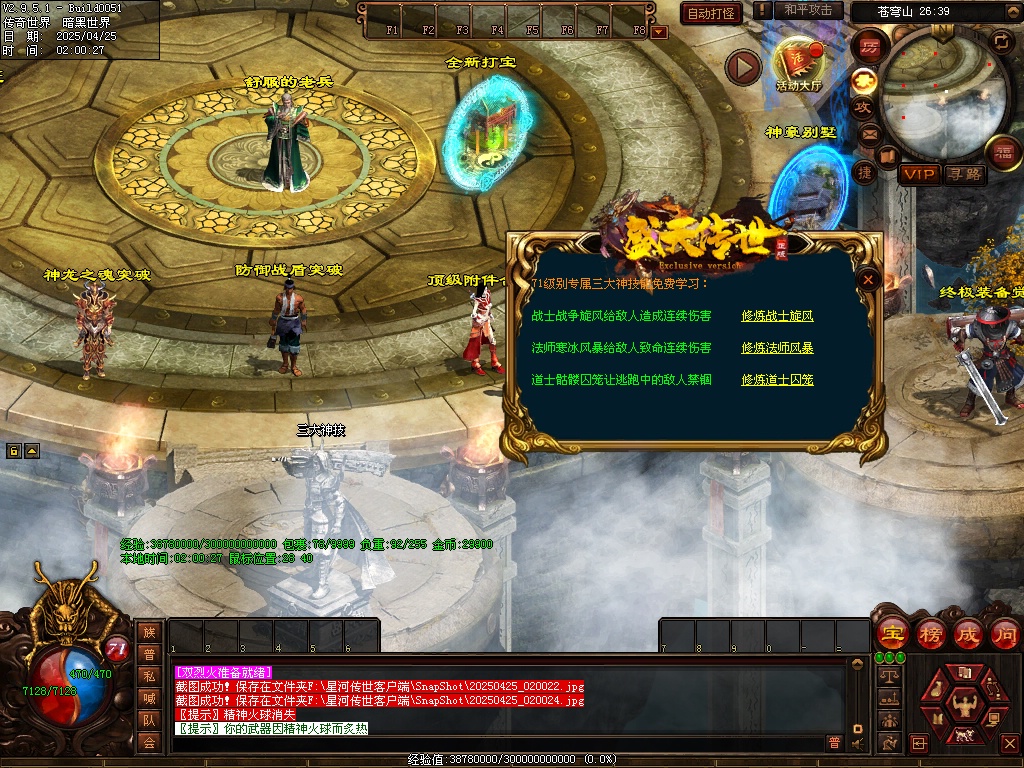Choose 修炼战士旋风 warrior skill link
This screenshot has width=1024, height=768.
pyautogui.click(x=777, y=316)
